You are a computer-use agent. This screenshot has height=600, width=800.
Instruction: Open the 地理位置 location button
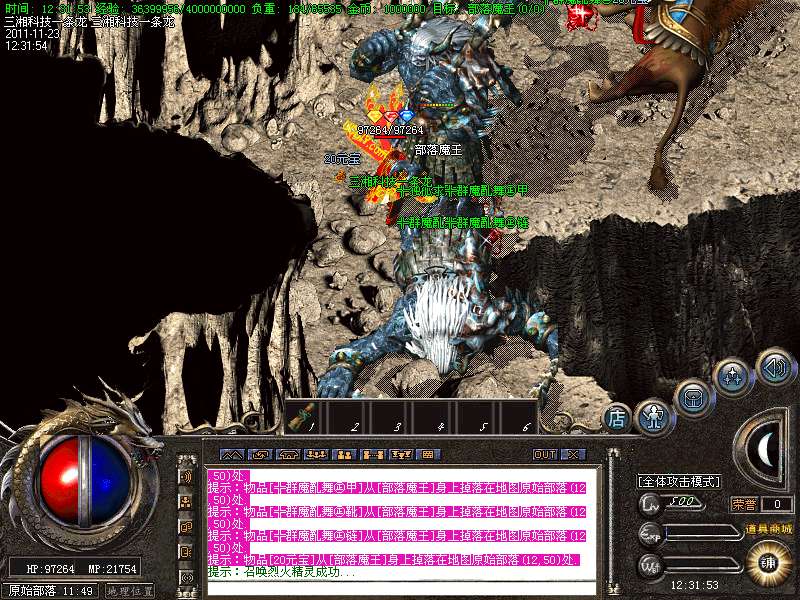(131, 591)
